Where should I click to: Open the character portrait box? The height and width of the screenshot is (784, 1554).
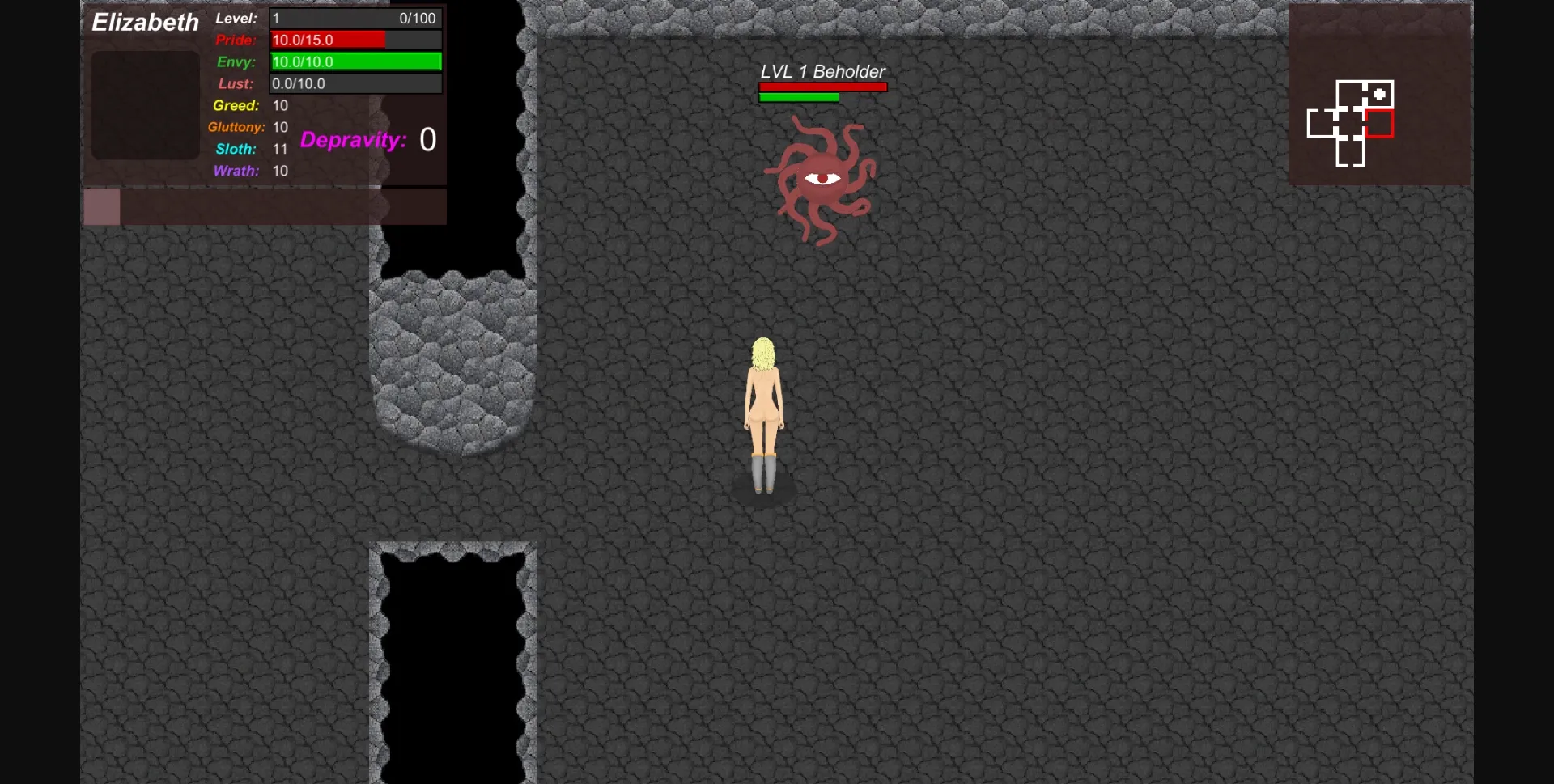(144, 105)
